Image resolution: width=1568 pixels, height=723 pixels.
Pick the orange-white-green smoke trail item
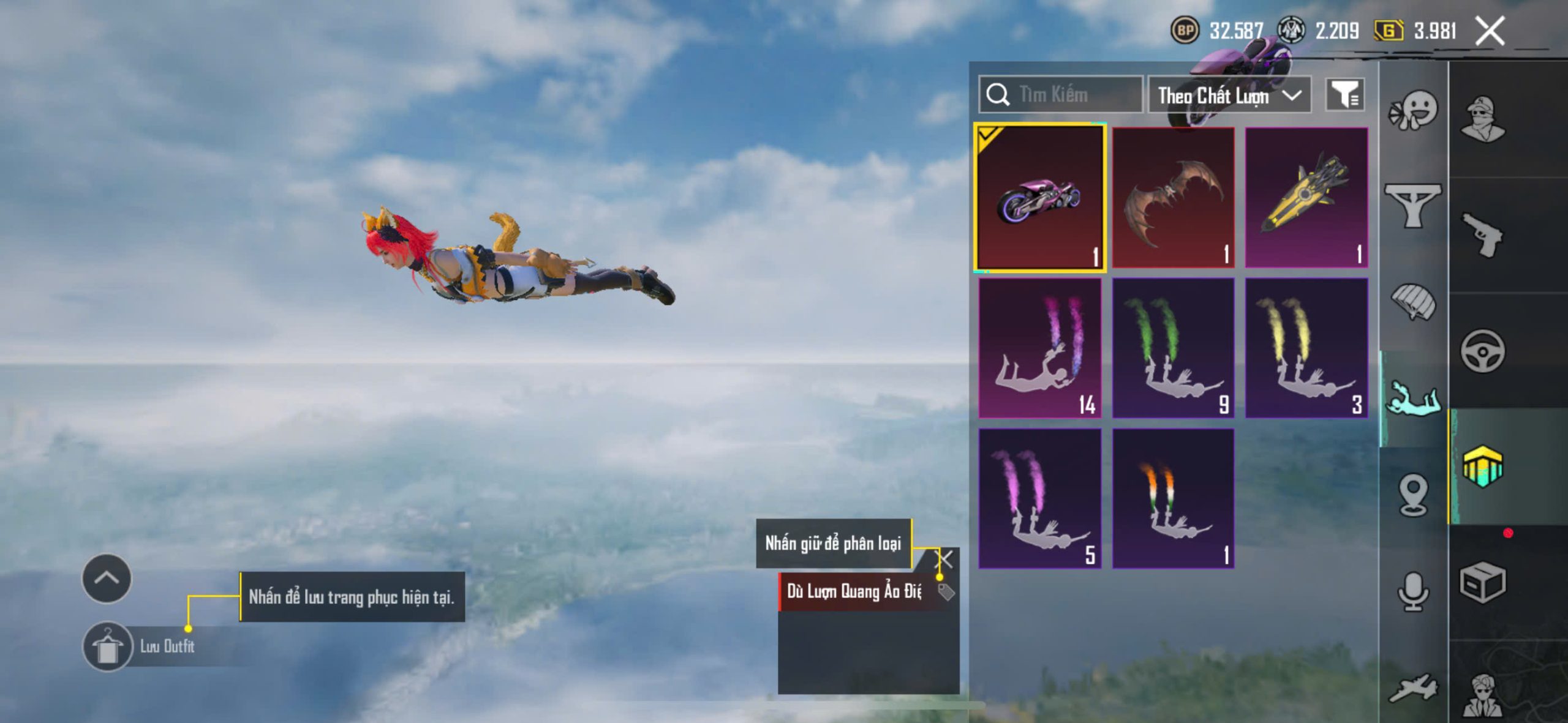[1173, 498]
